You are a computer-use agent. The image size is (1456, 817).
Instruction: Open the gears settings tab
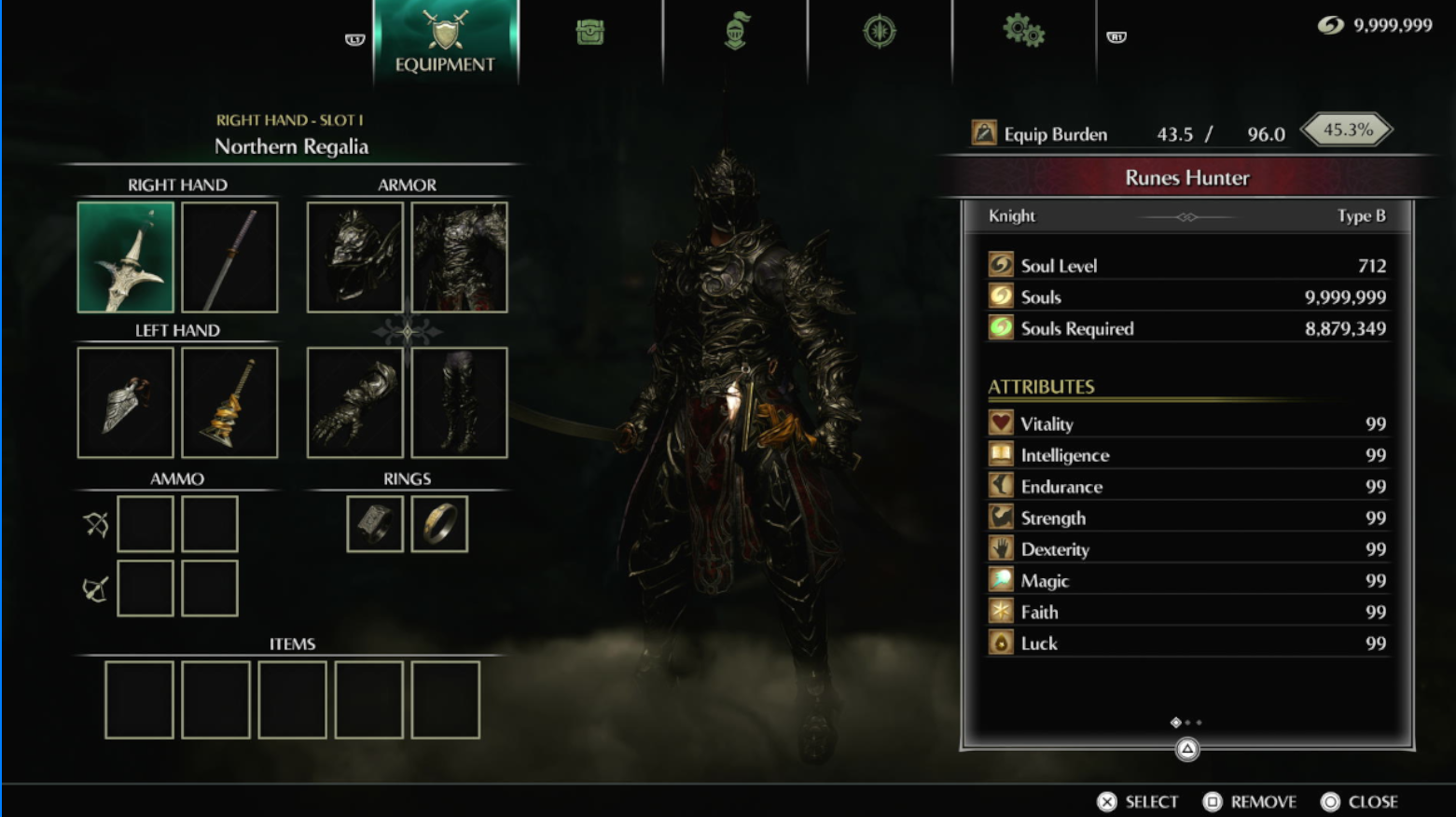pyautogui.click(x=1023, y=32)
